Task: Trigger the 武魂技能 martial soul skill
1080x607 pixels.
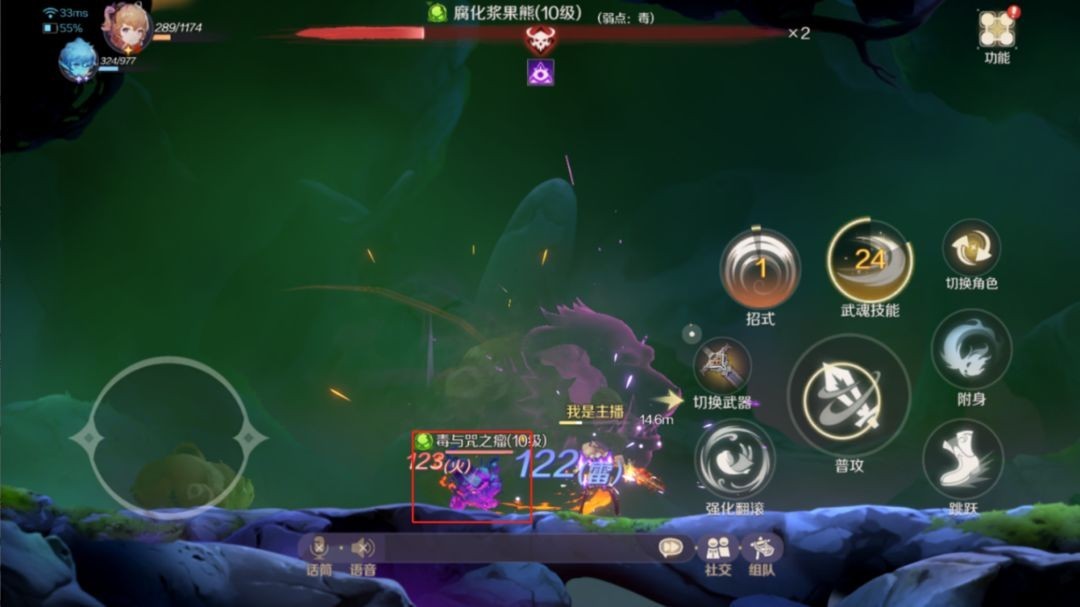Action: [x=869, y=261]
